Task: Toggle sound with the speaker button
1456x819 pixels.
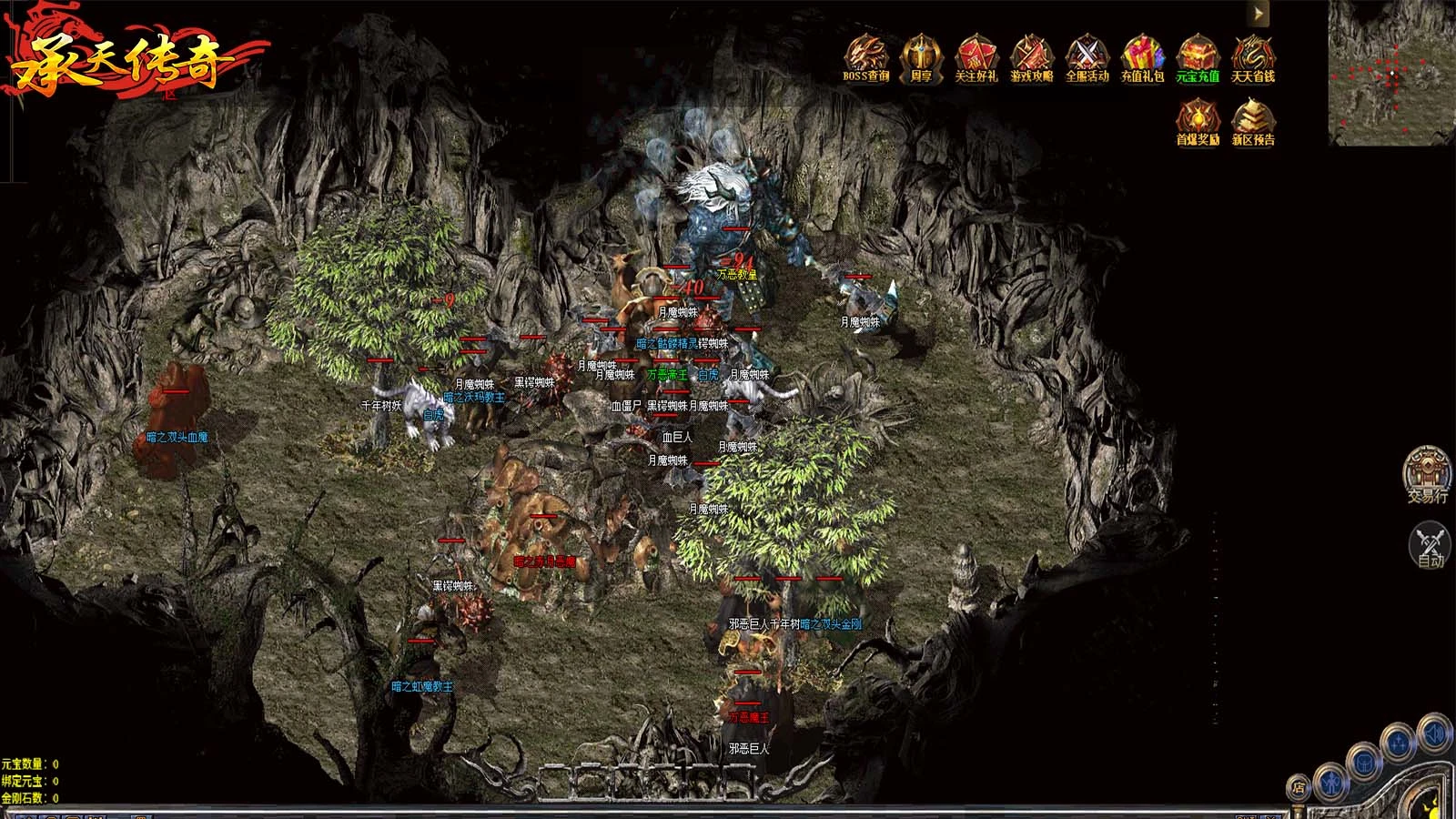Action: click(x=1433, y=733)
